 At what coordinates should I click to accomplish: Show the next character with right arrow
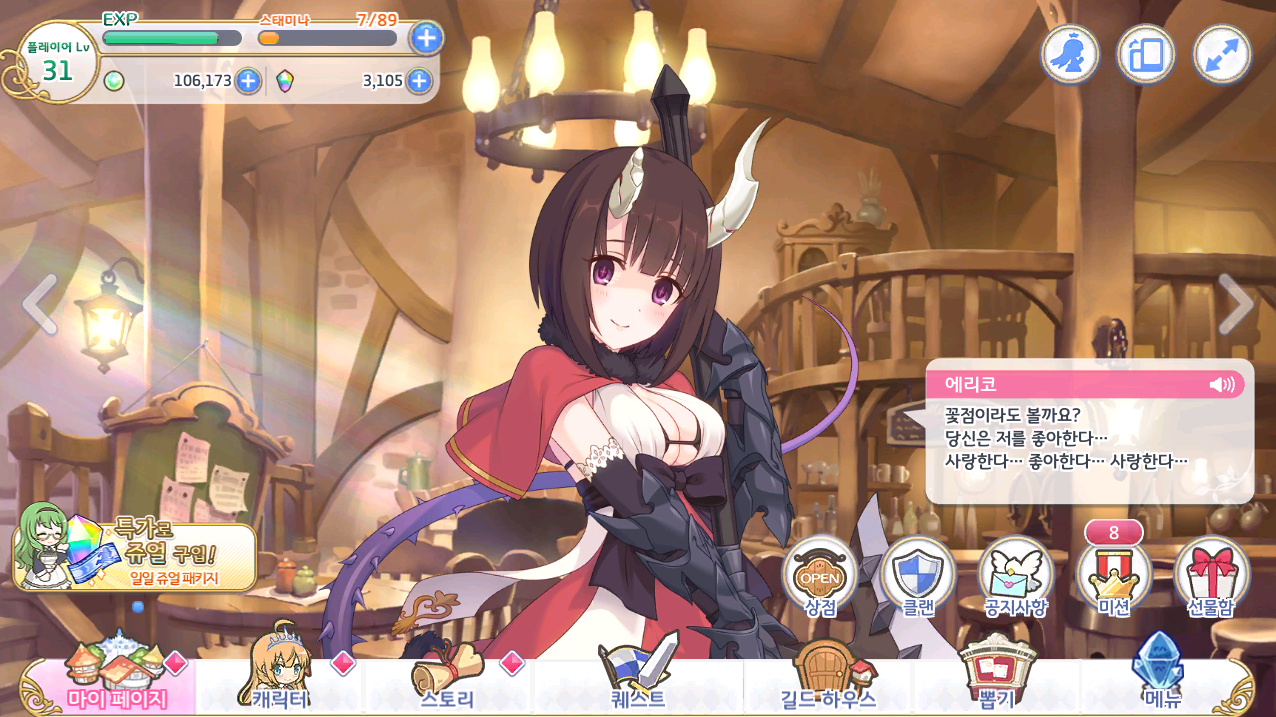coord(1235,304)
